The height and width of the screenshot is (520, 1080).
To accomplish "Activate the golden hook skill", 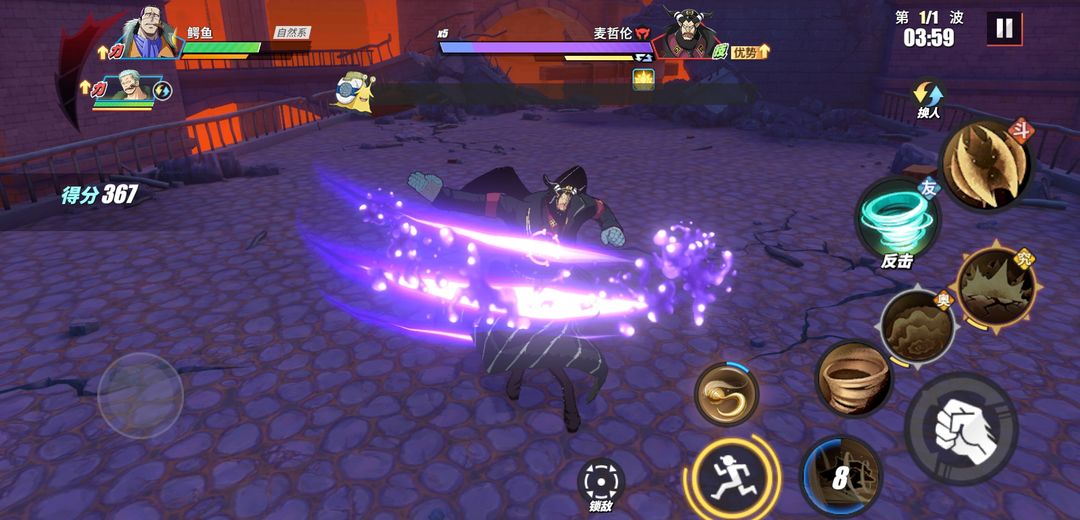I will (x=727, y=394).
